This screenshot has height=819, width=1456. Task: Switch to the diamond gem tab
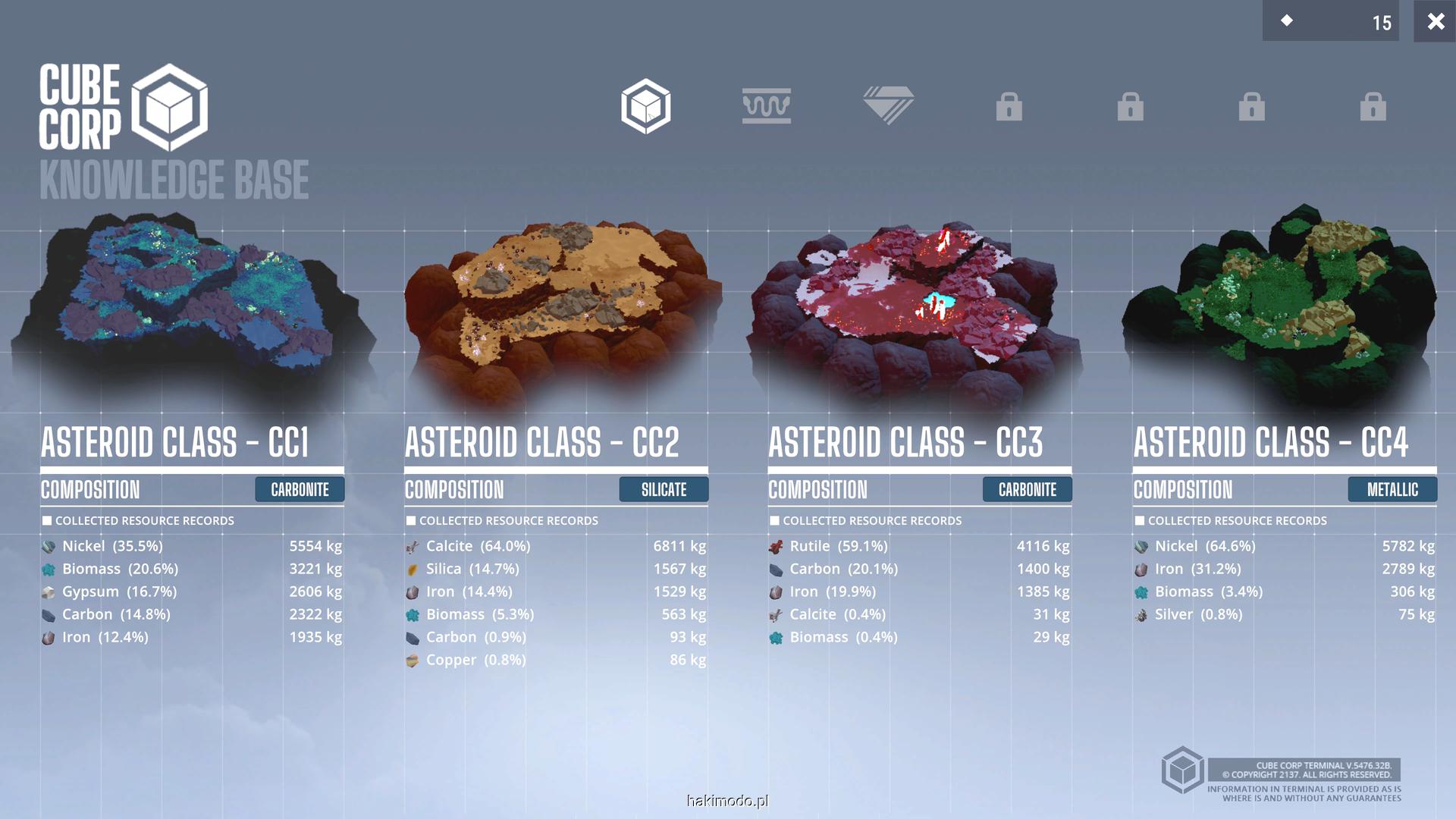pyautogui.click(x=888, y=105)
